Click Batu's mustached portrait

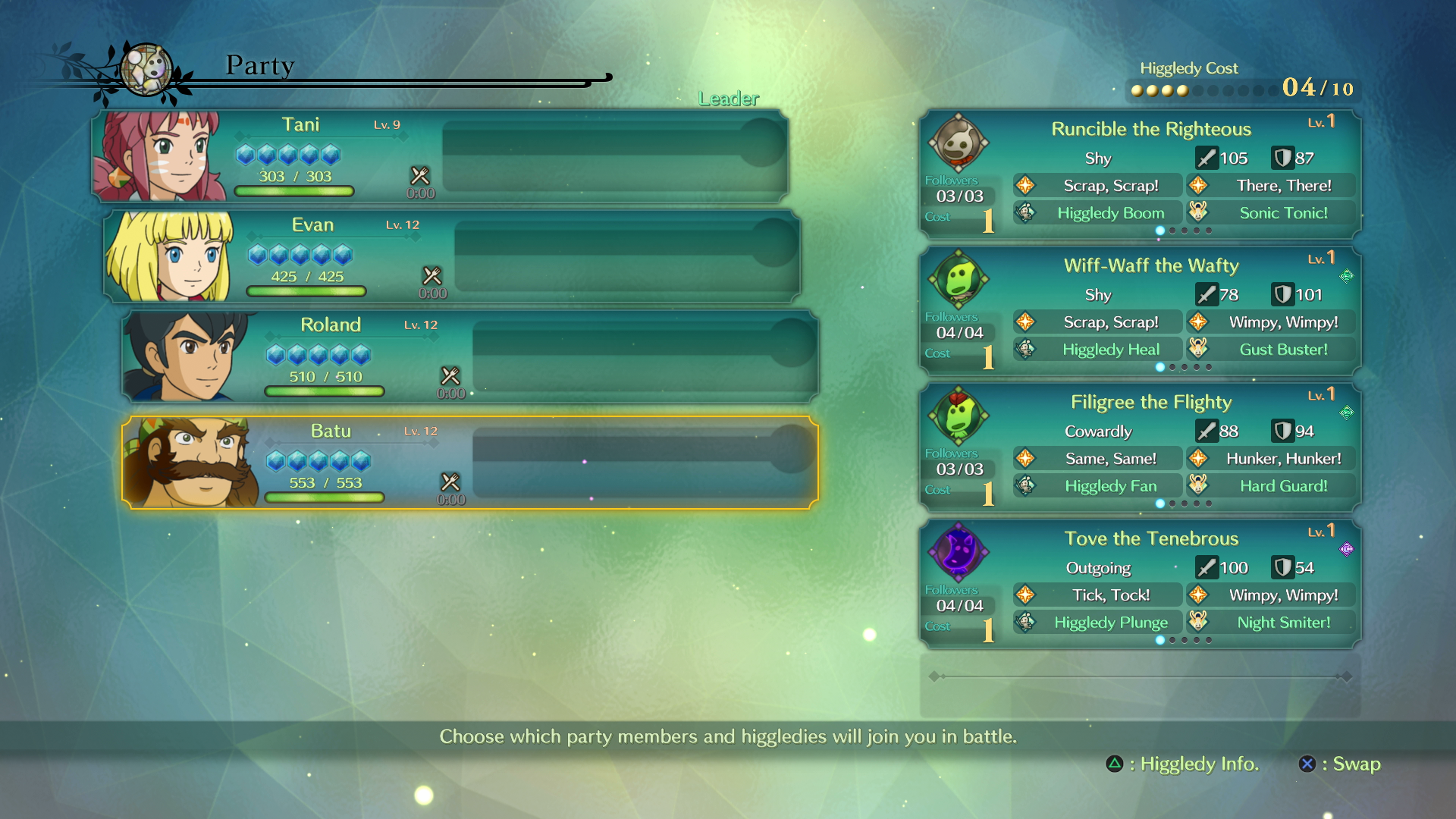coord(190,463)
